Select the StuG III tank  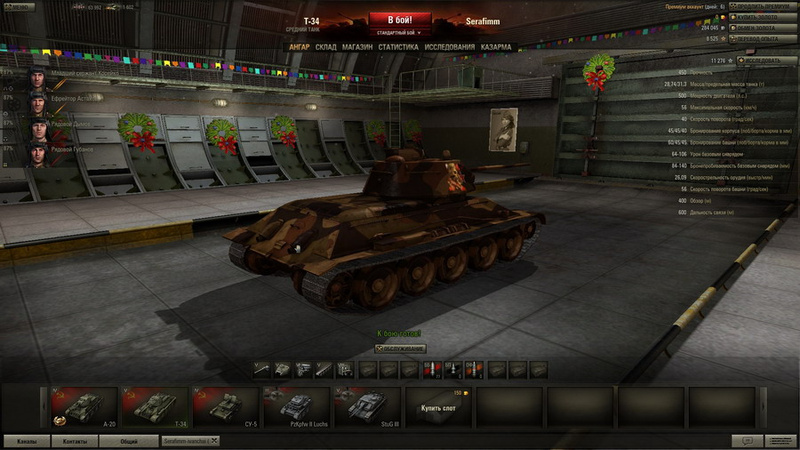tap(368, 407)
